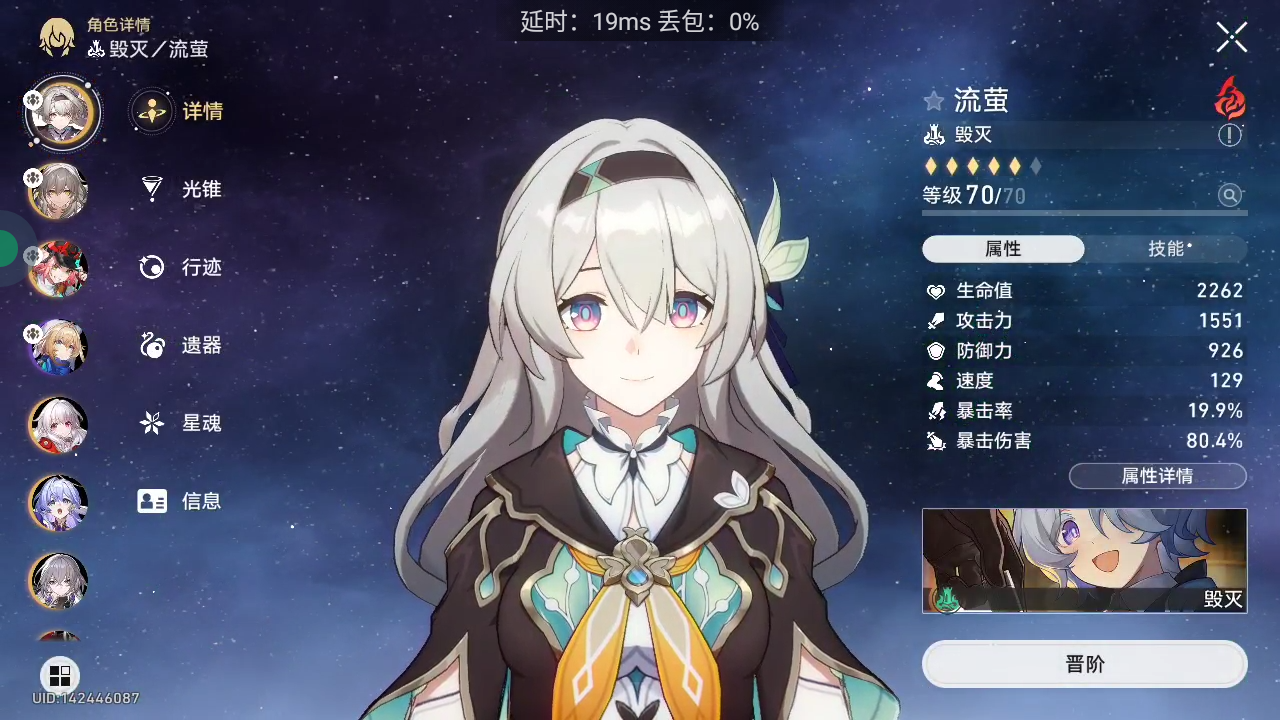Image resolution: width=1280 pixels, height=720 pixels.
Task: Select the 行迹 traces menu entry
Action: click(x=182, y=267)
